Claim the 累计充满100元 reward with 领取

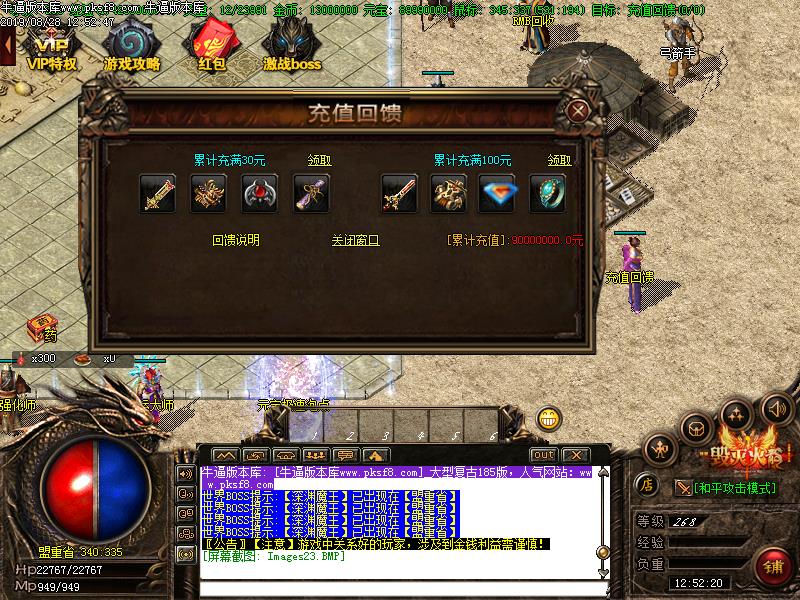tap(559, 160)
